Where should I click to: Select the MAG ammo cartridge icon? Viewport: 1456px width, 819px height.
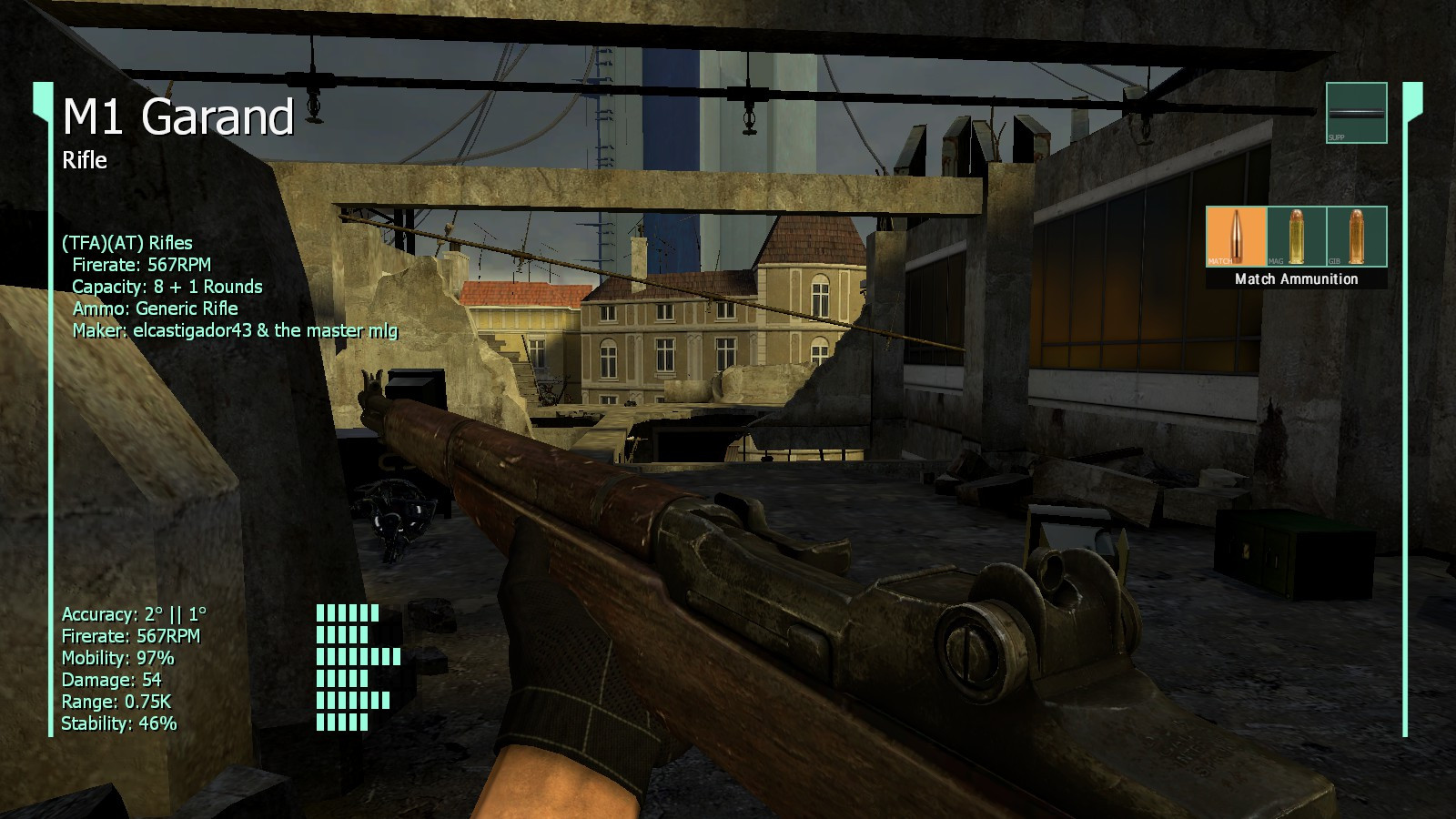(1296, 235)
